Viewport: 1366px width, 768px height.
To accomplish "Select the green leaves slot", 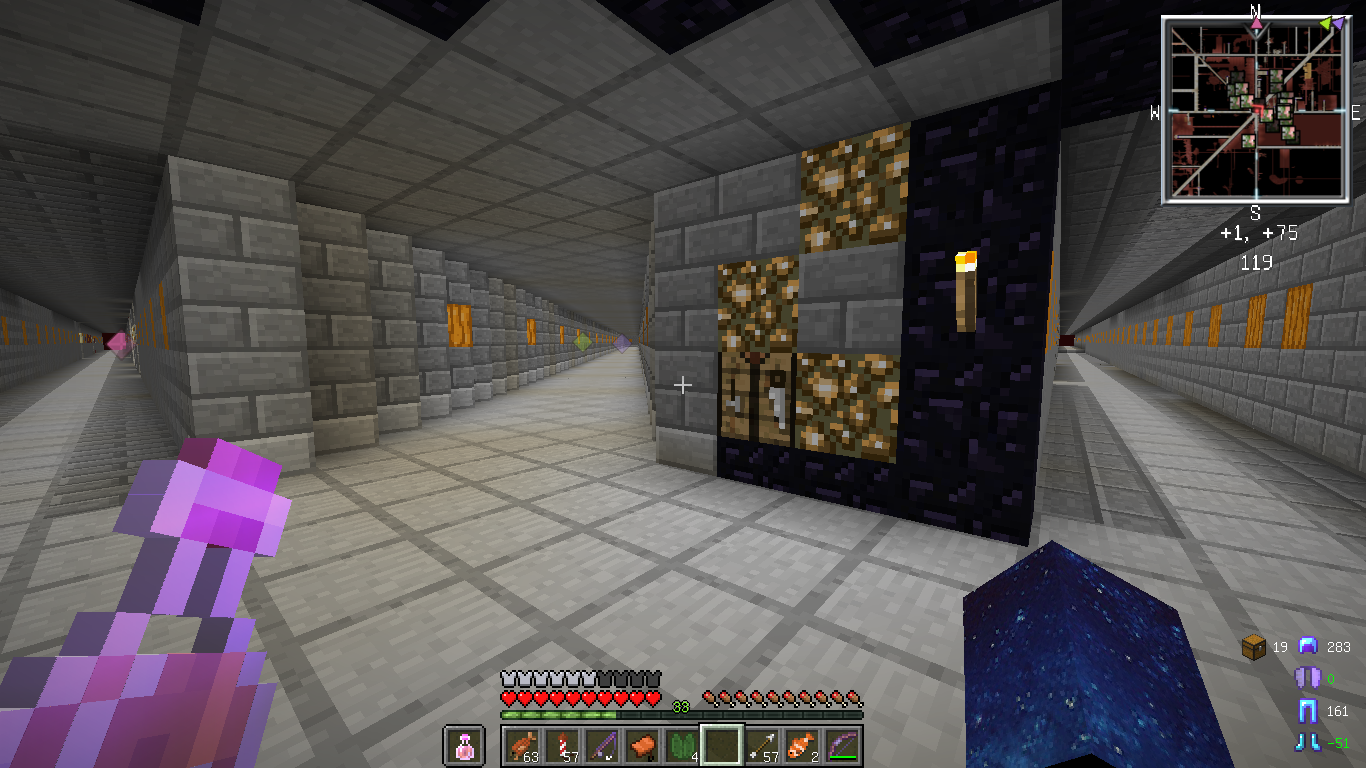I will pos(681,746).
